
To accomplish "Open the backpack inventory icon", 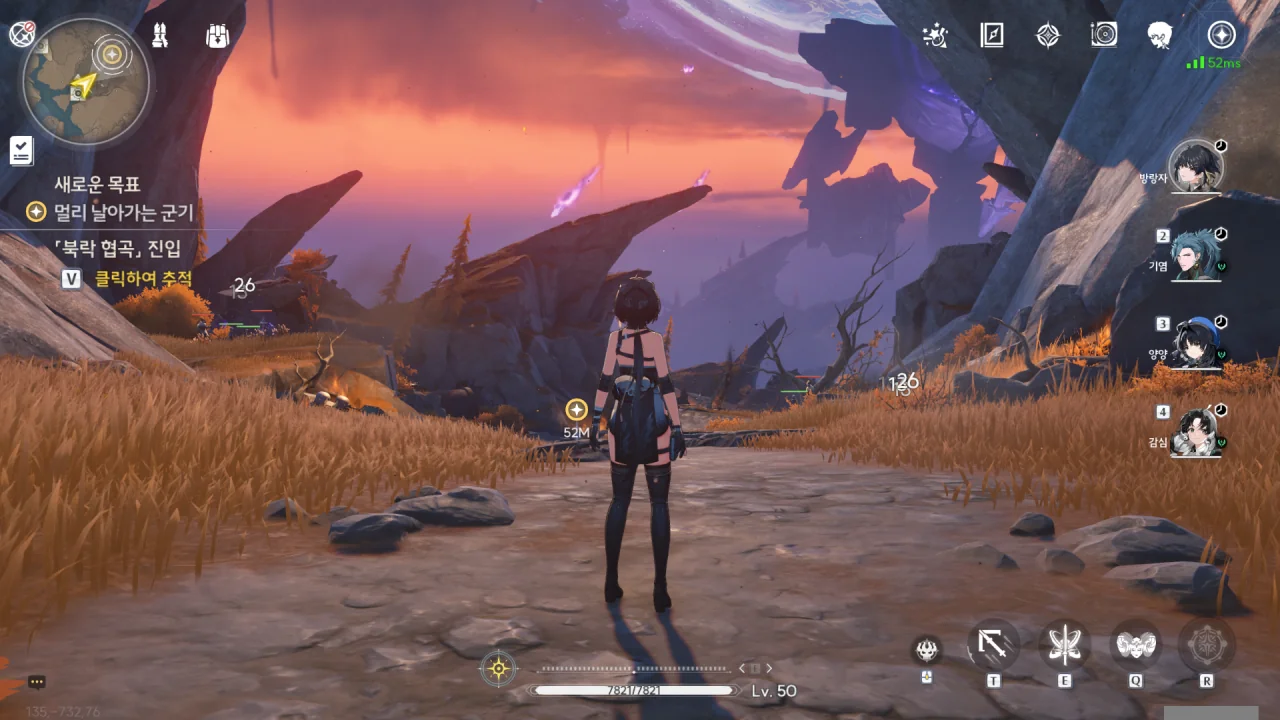I will click(x=217, y=36).
